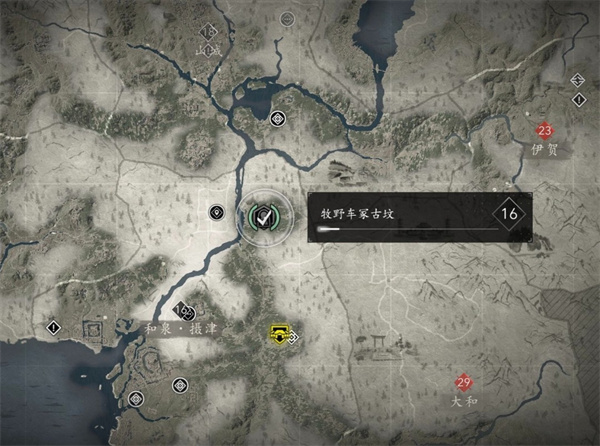Screen dimensions: 600x446
Task: Select the red level 29 Yamato marker
Action: (463, 381)
